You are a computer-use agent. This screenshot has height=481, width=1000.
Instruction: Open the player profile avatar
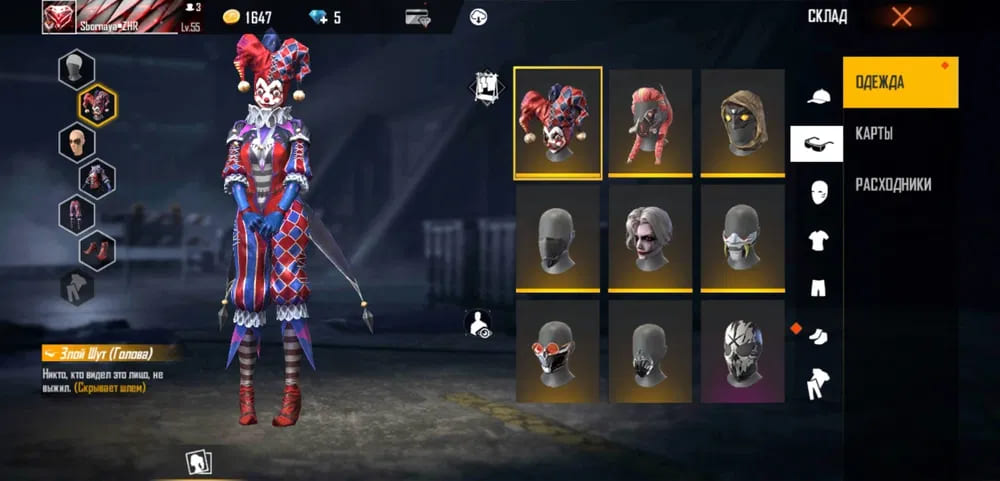[x=58, y=16]
